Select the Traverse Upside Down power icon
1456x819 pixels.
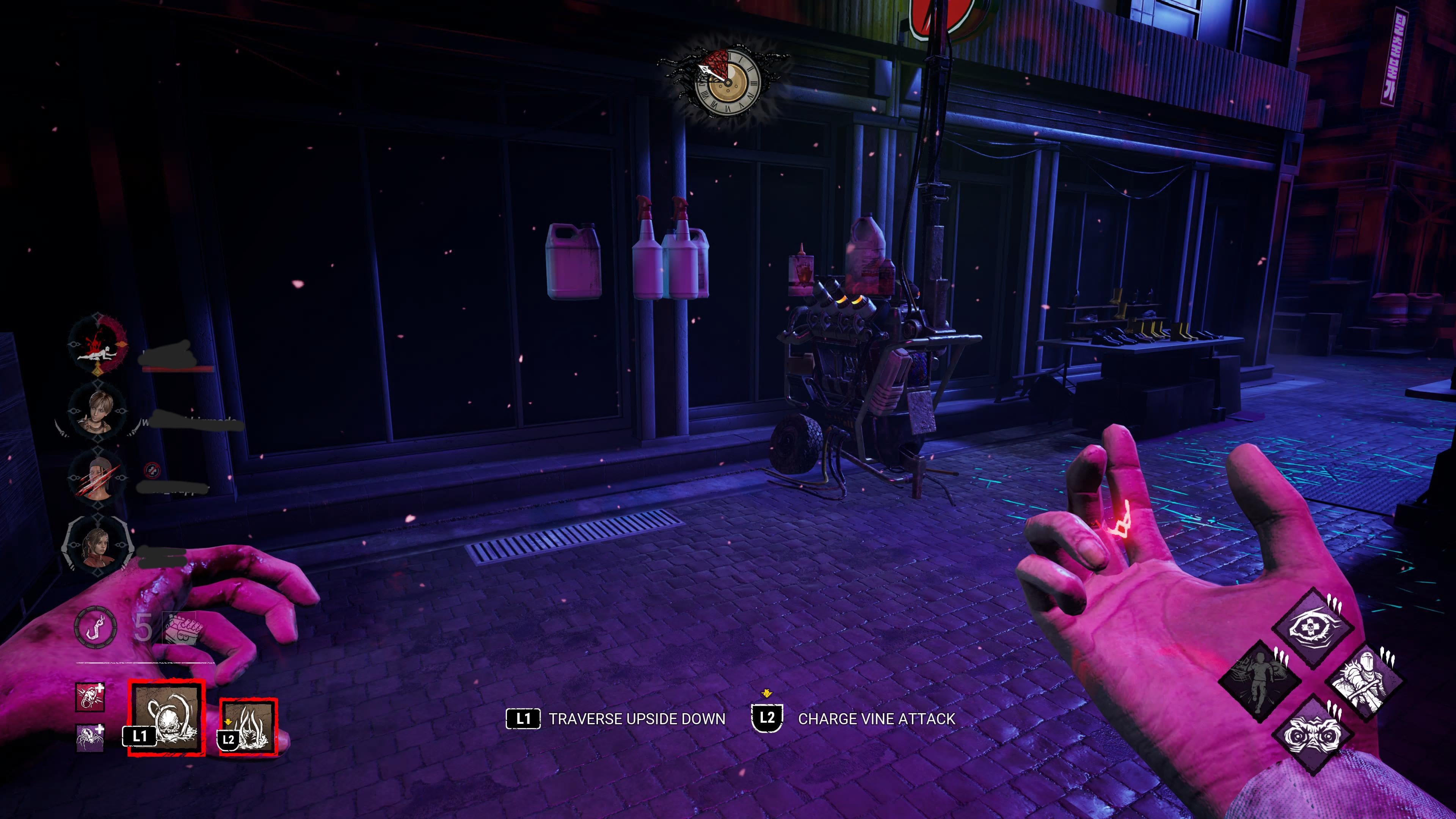(x=166, y=717)
